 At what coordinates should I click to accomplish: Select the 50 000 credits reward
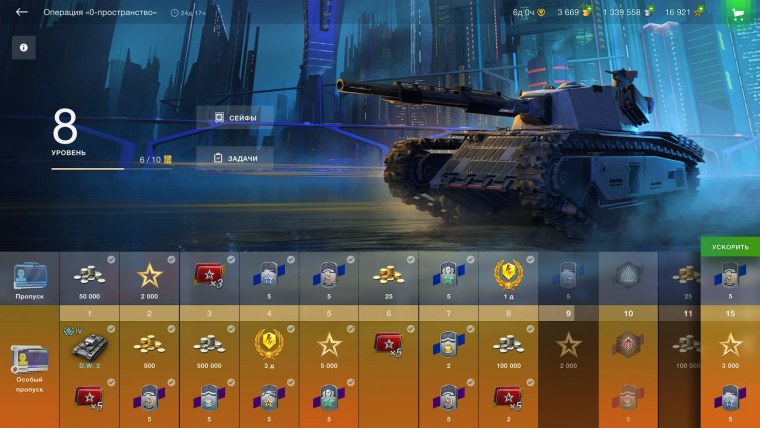89,278
